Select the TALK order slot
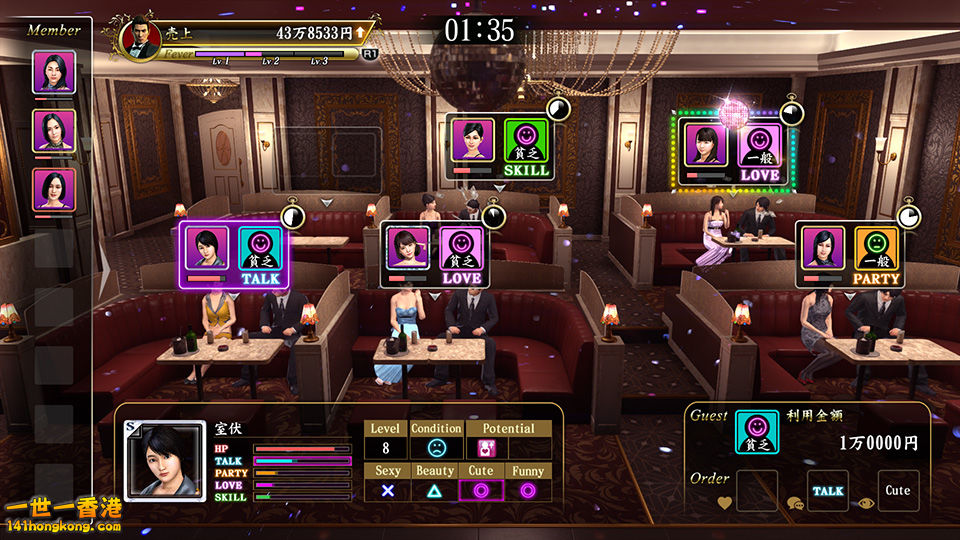960x540 pixels. (827, 491)
